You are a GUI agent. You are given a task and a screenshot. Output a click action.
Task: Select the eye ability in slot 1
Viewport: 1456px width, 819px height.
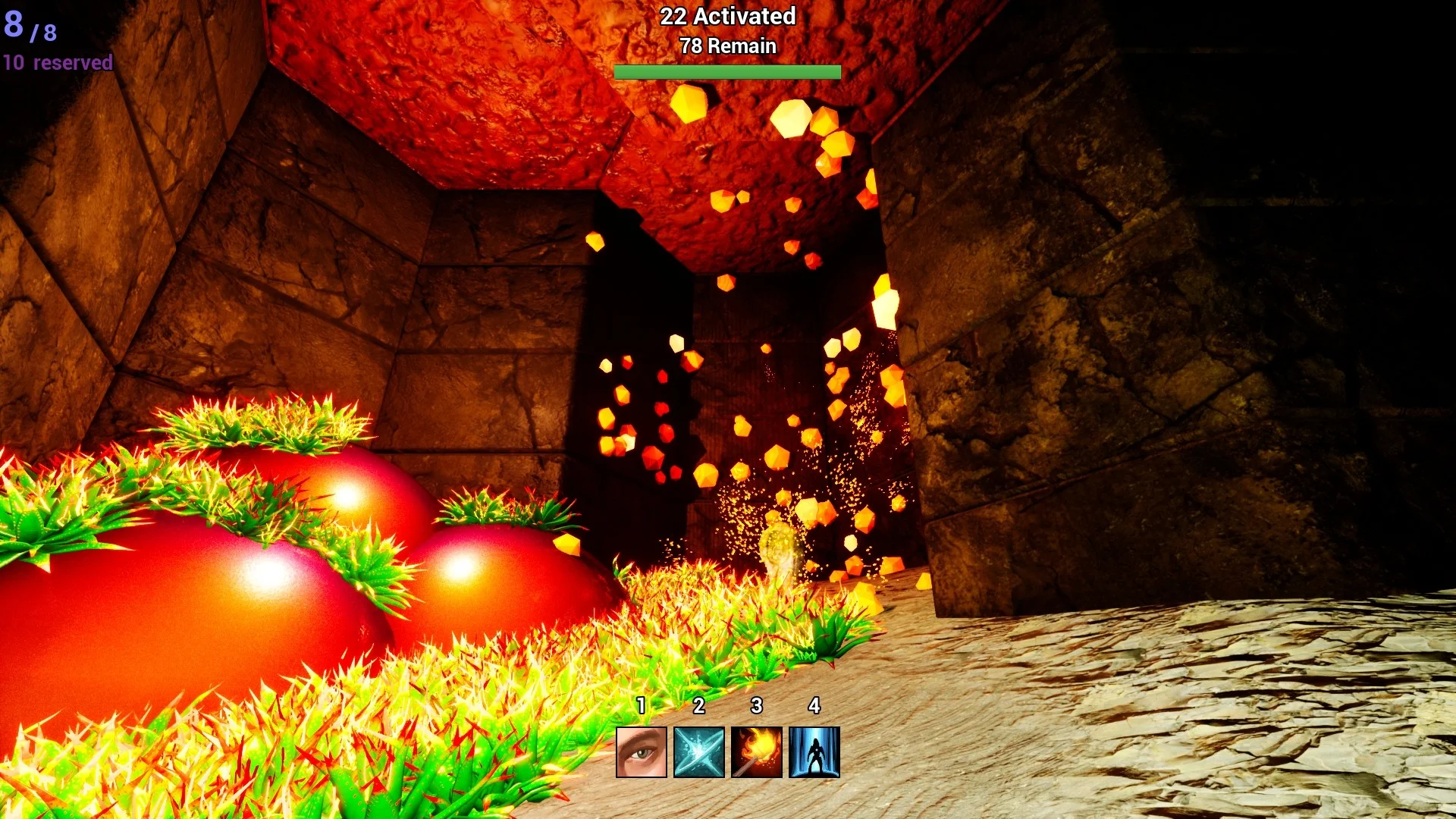(641, 752)
